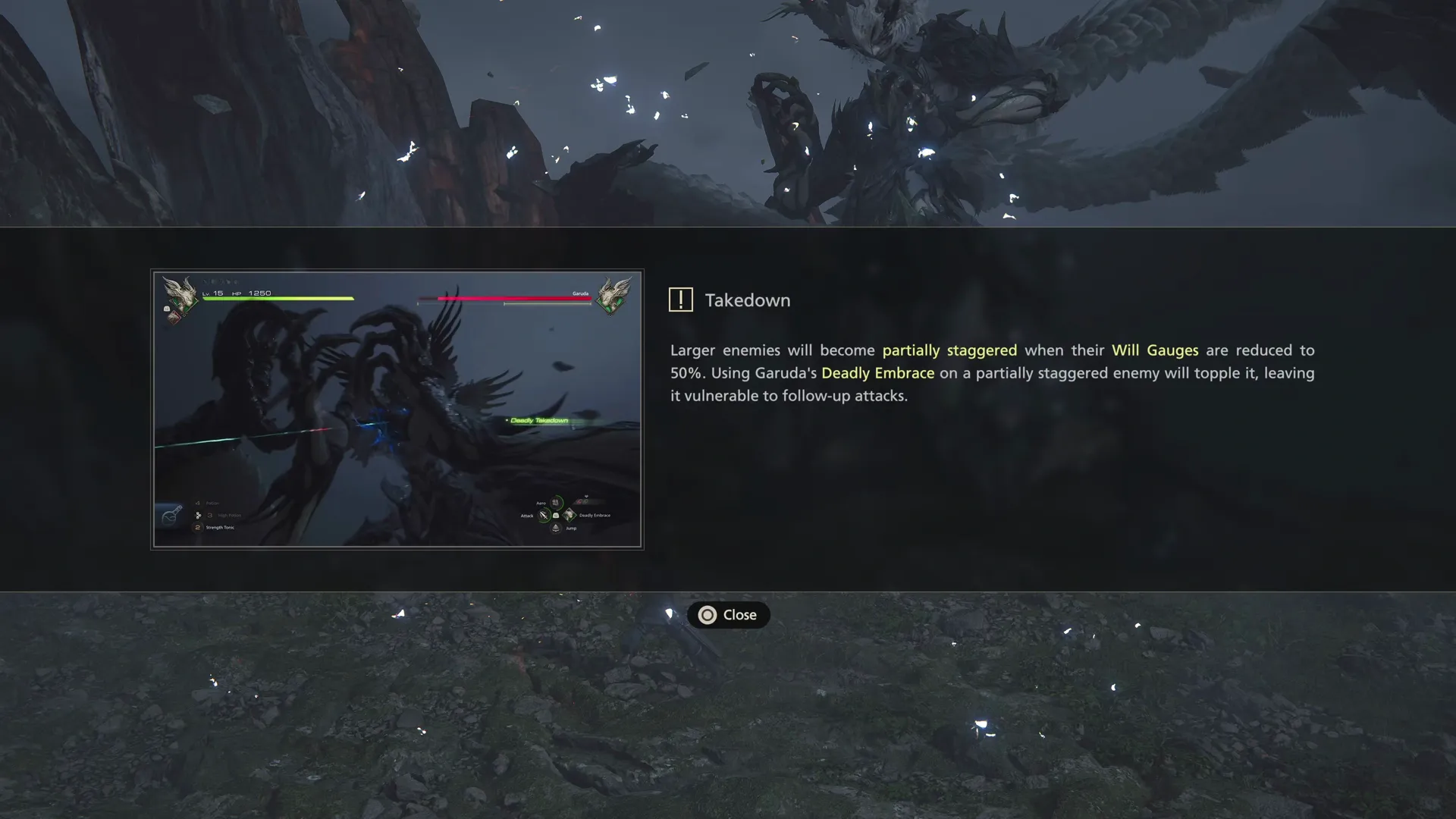1456x819 pixels.
Task: Click the Takedown exclamation mark icon
Action: pyautogui.click(x=681, y=300)
